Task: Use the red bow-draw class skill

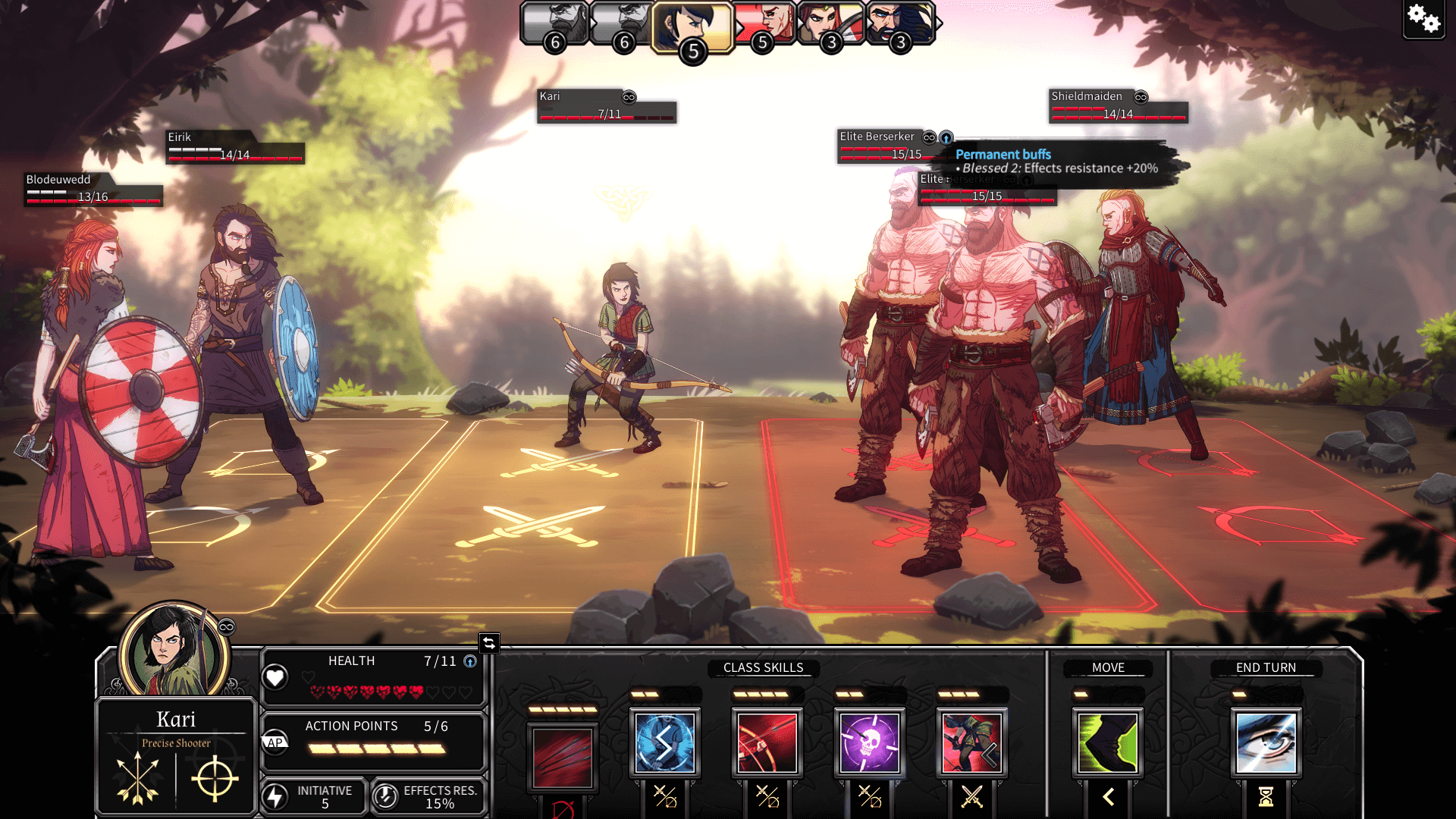Action: pos(767,742)
